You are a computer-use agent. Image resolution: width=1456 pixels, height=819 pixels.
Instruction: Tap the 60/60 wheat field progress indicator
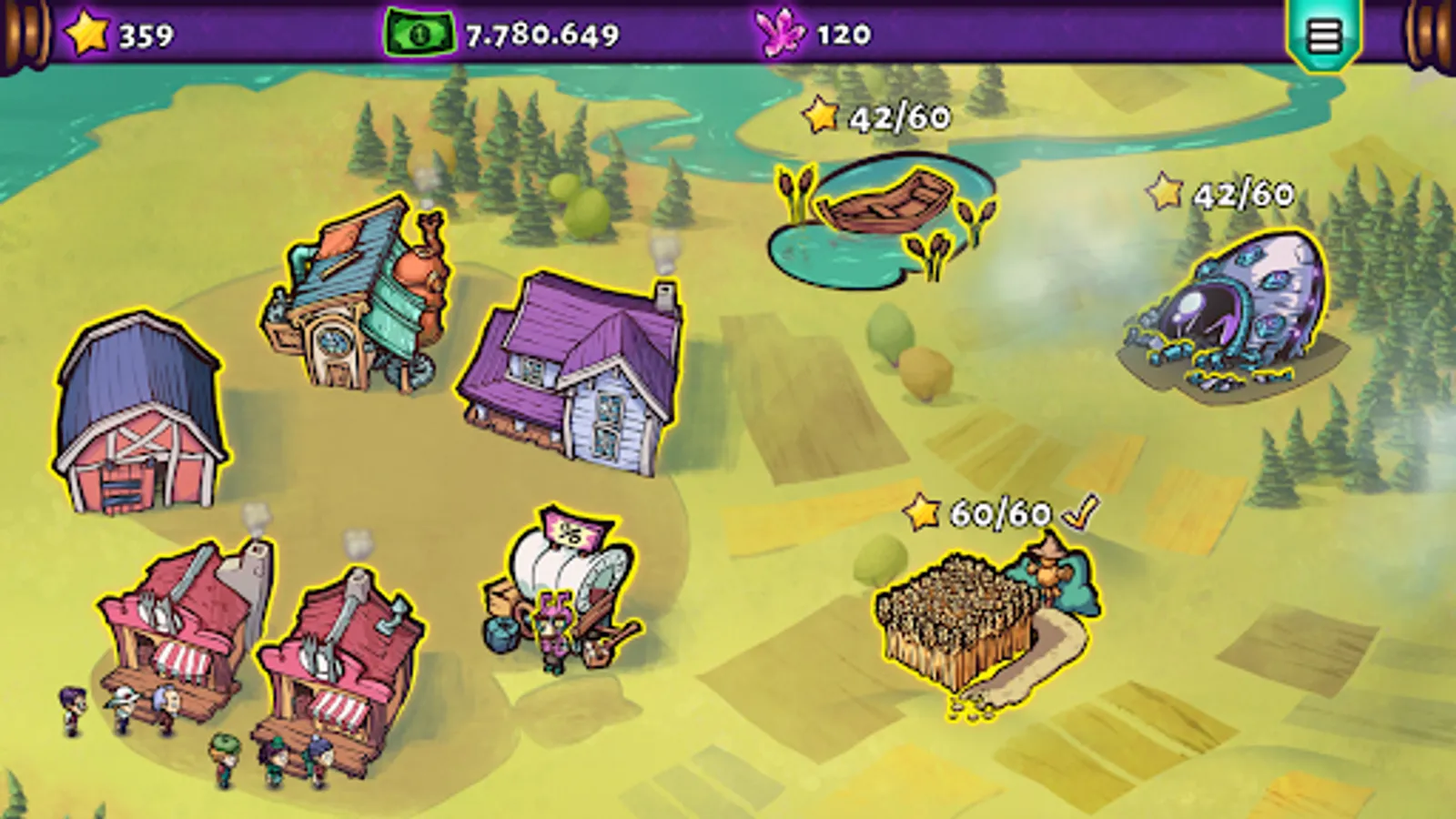pos(992,511)
